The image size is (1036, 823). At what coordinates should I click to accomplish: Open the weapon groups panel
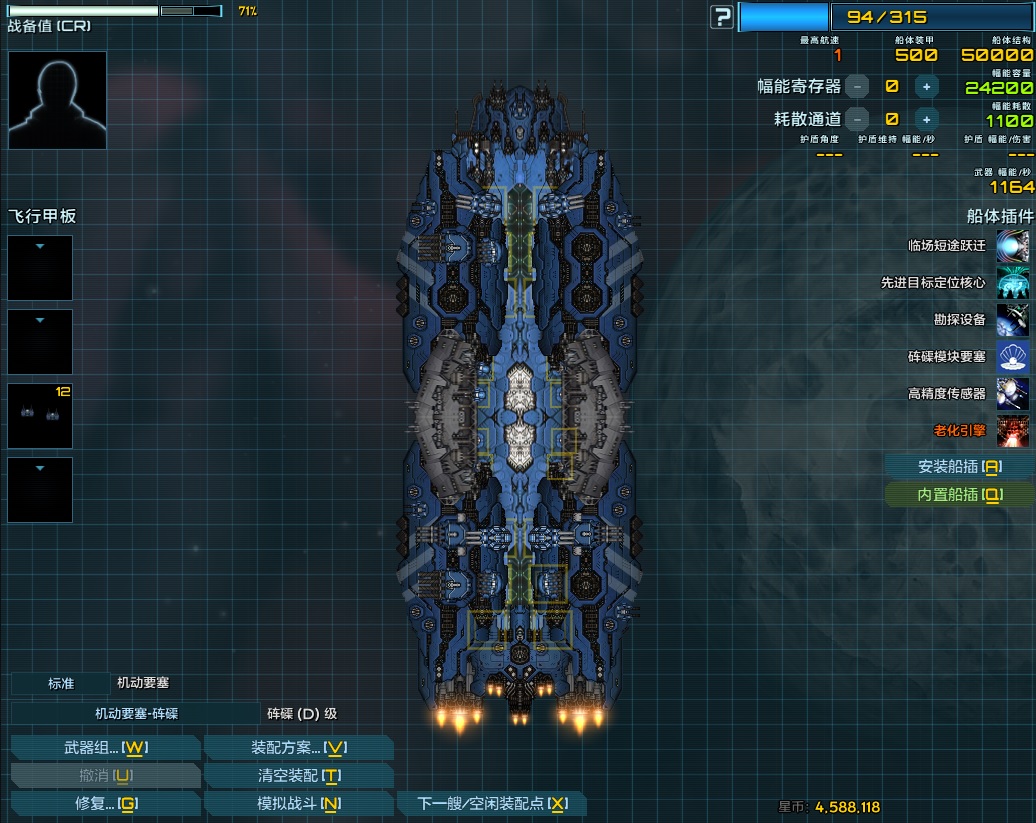coord(105,748)
